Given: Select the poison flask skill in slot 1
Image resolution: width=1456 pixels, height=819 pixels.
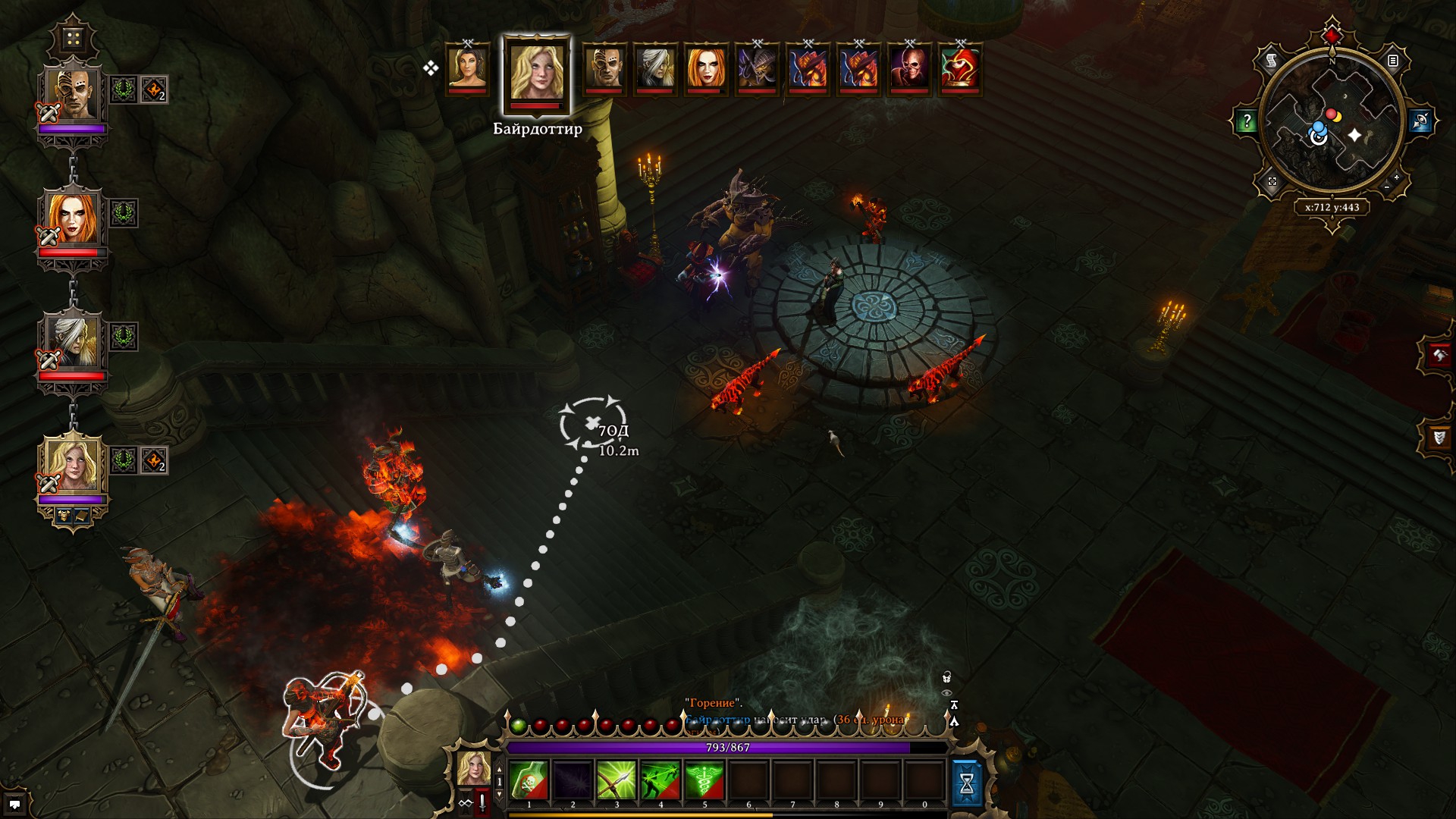Looking at the screenshot, I should pyautogui.click(x=529, y=780).
